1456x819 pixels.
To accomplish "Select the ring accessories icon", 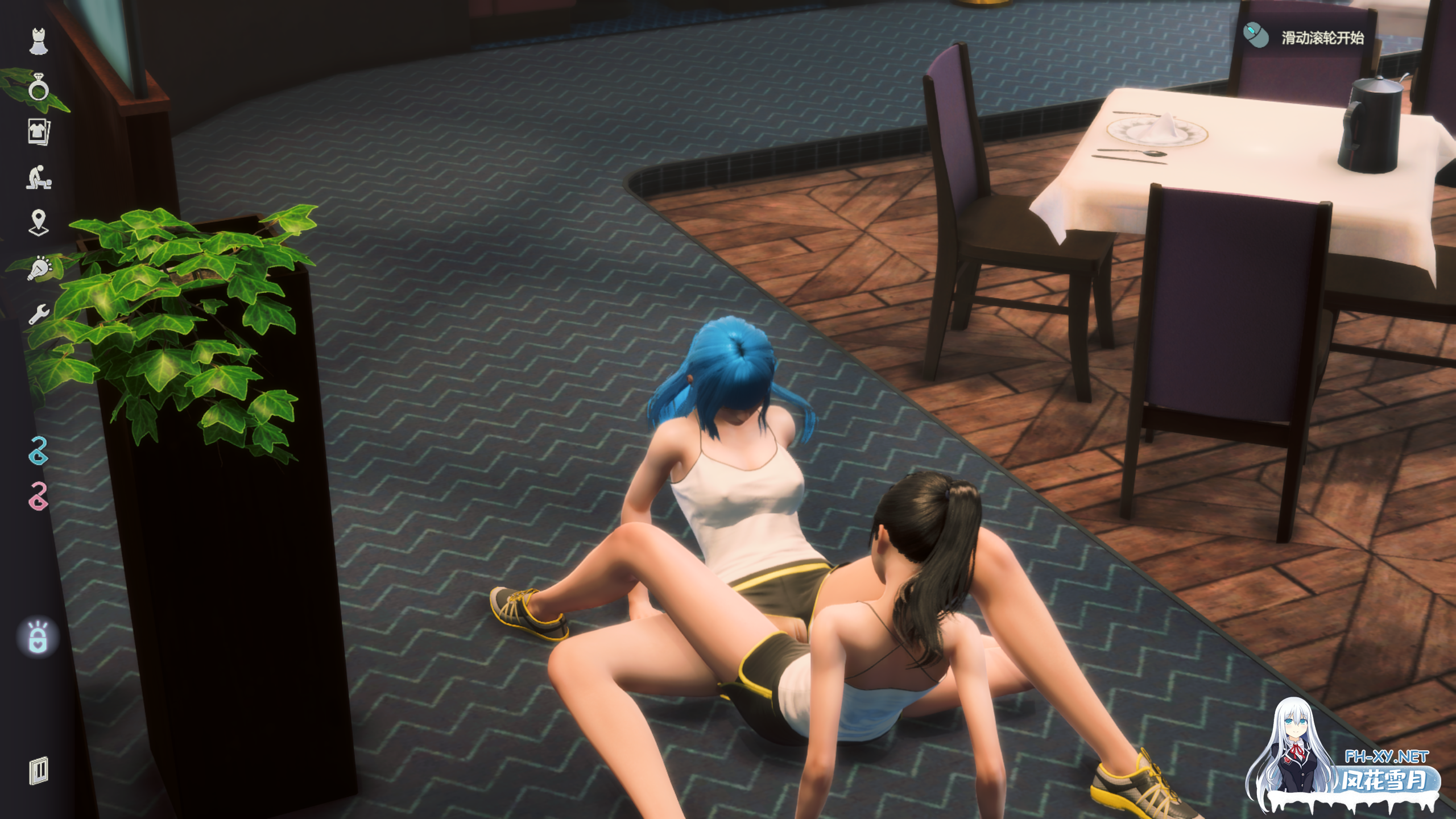I will (x=39, y=87).
